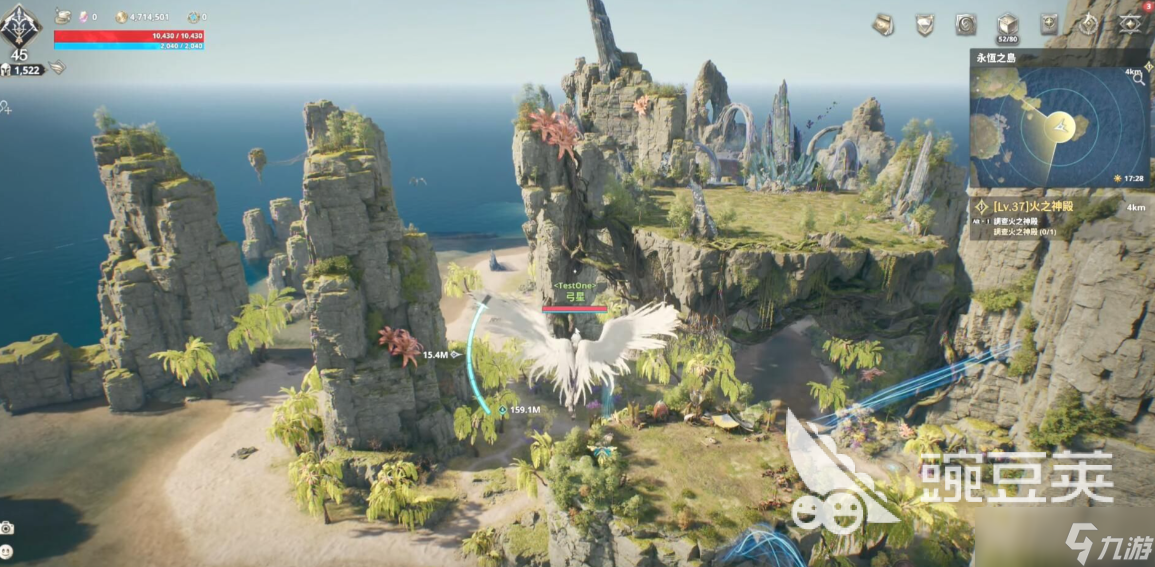Select the spiral swirl icon
The width and height of the screenshot is (1155, 567).
pyautogui.click(x=966, y=24)
